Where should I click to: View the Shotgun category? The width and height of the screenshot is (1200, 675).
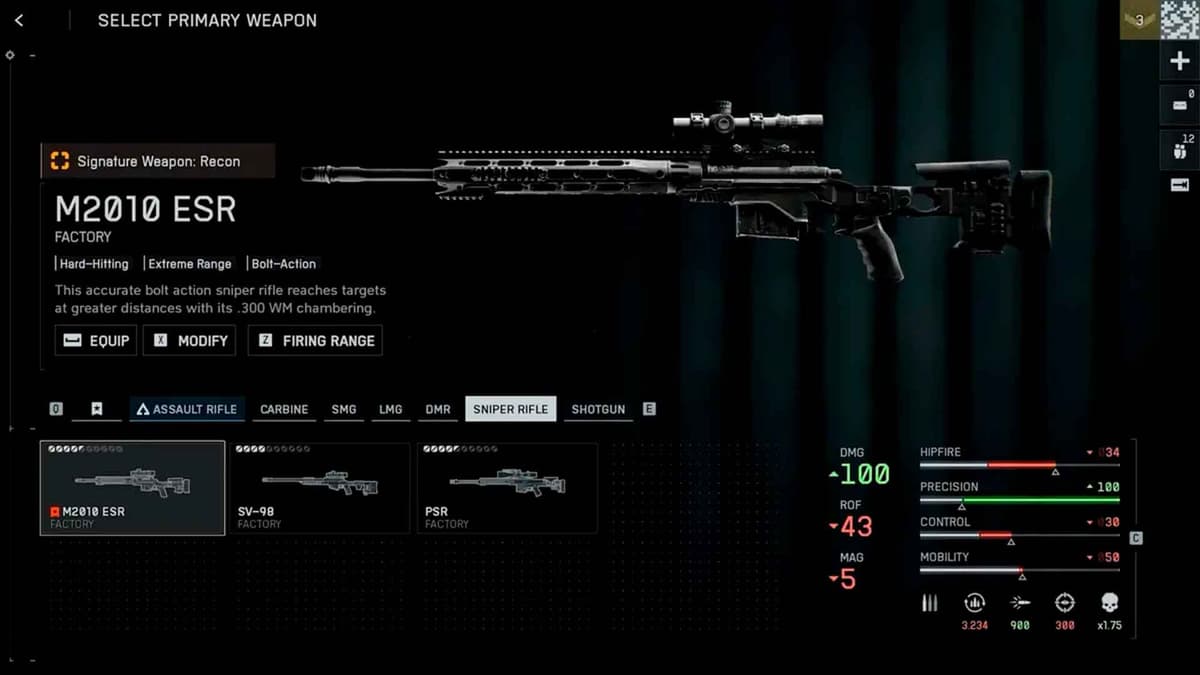point(598,409)
